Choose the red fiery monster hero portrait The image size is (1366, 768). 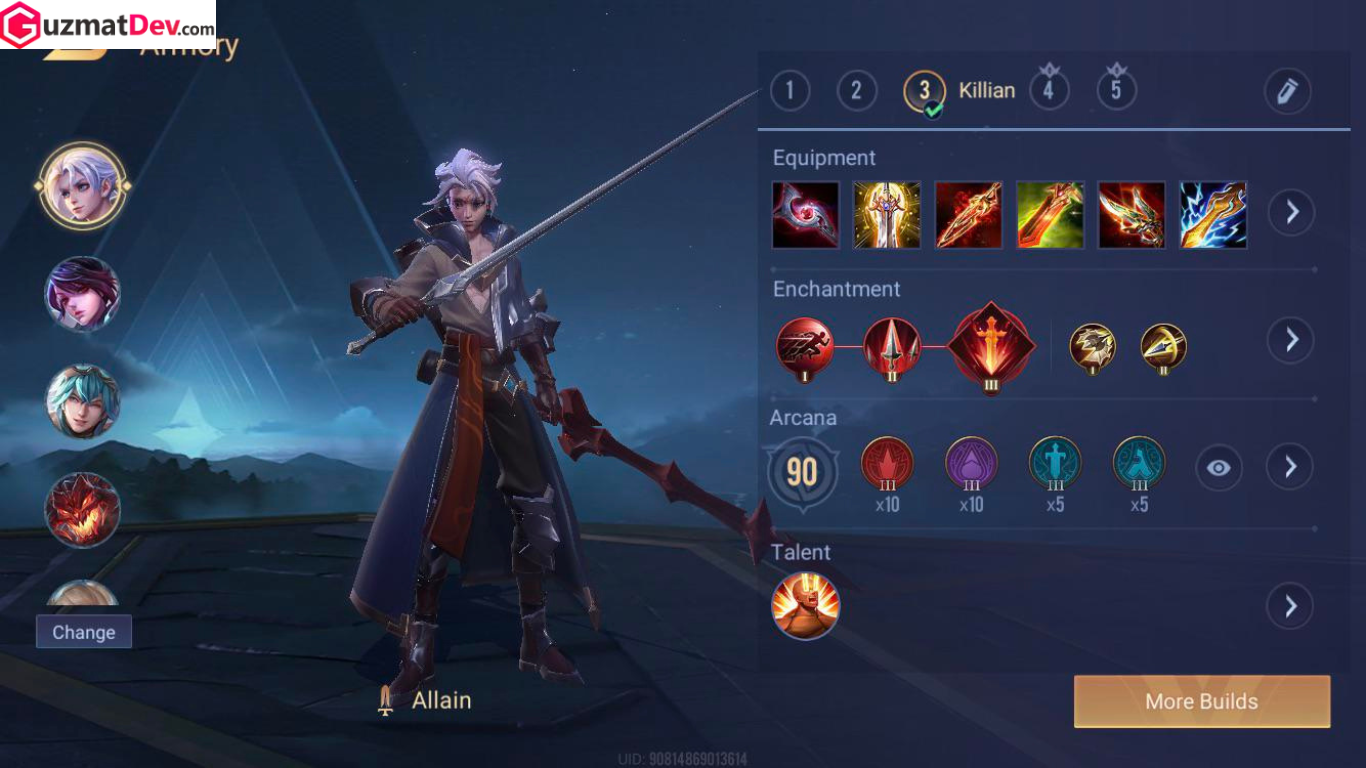tap(82, 509)
